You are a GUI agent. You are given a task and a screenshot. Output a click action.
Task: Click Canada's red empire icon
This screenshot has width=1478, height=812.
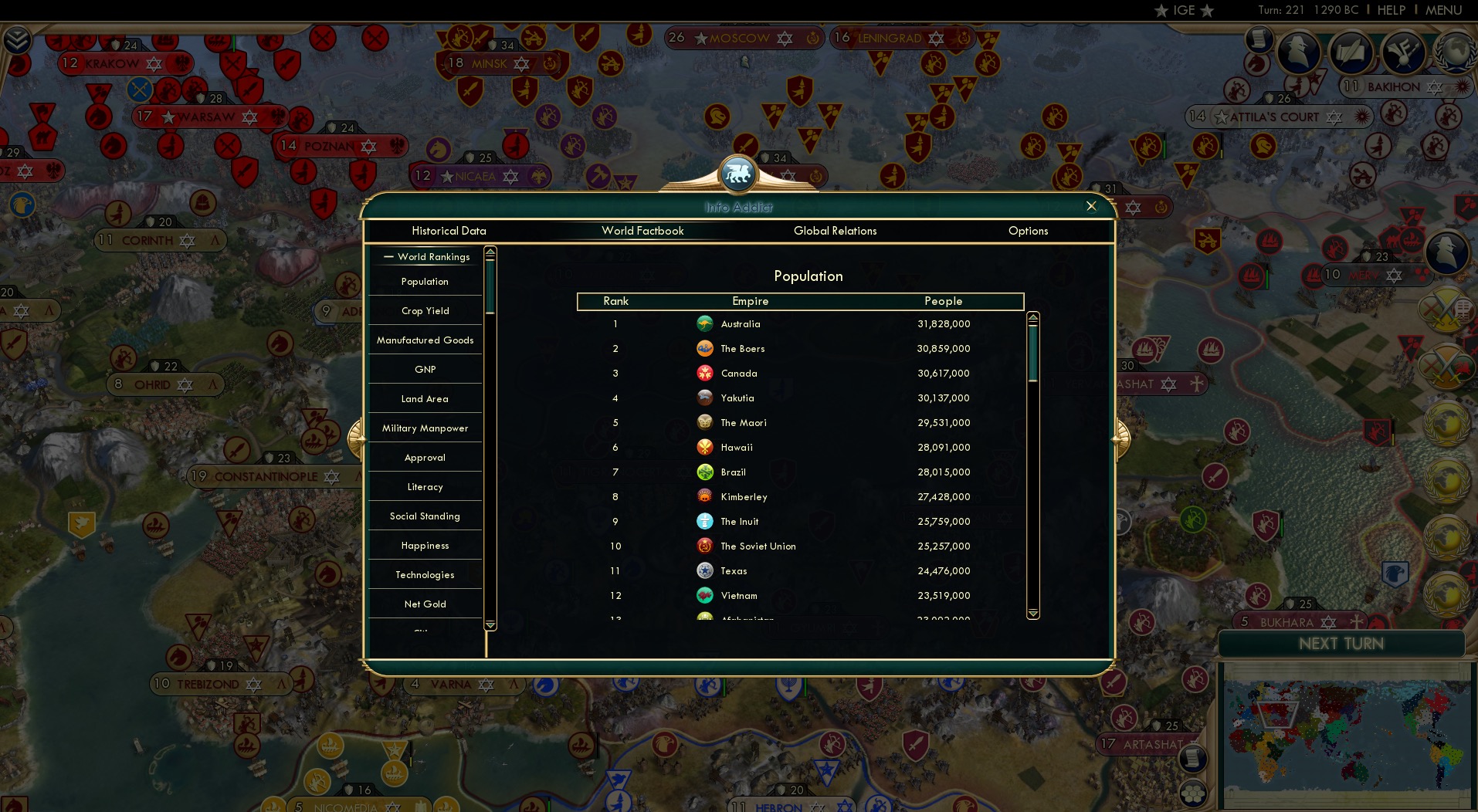pyautogui.click(x=705, y=373)
